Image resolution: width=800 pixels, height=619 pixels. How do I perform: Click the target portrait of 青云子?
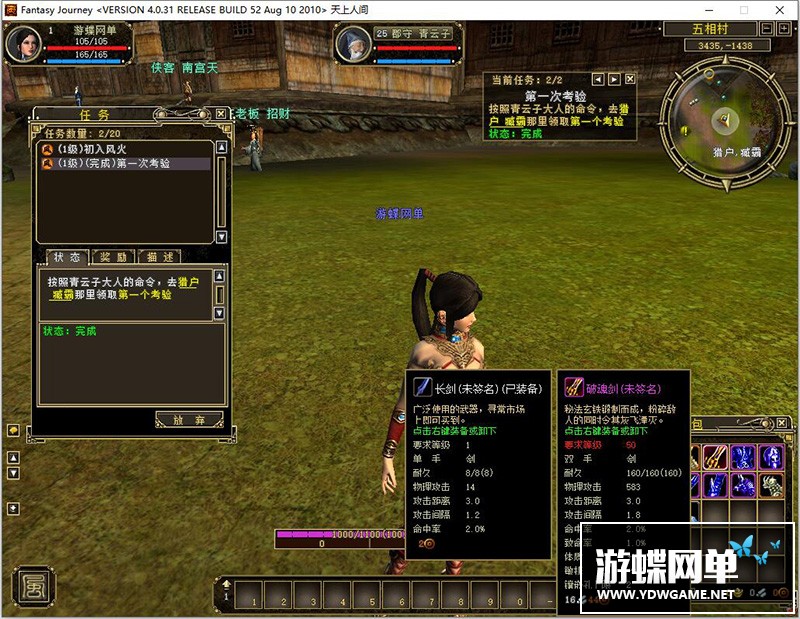click(352, 46)
